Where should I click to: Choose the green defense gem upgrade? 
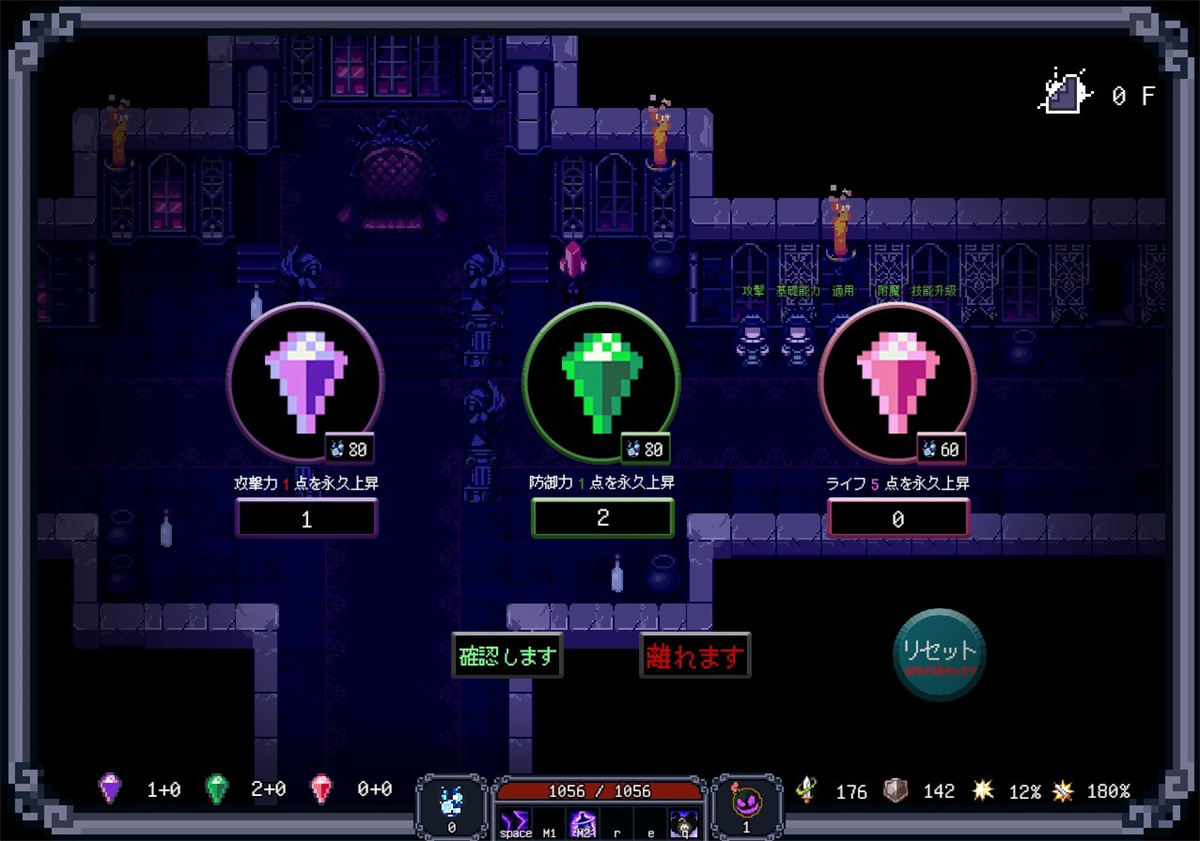click(601, 382)
